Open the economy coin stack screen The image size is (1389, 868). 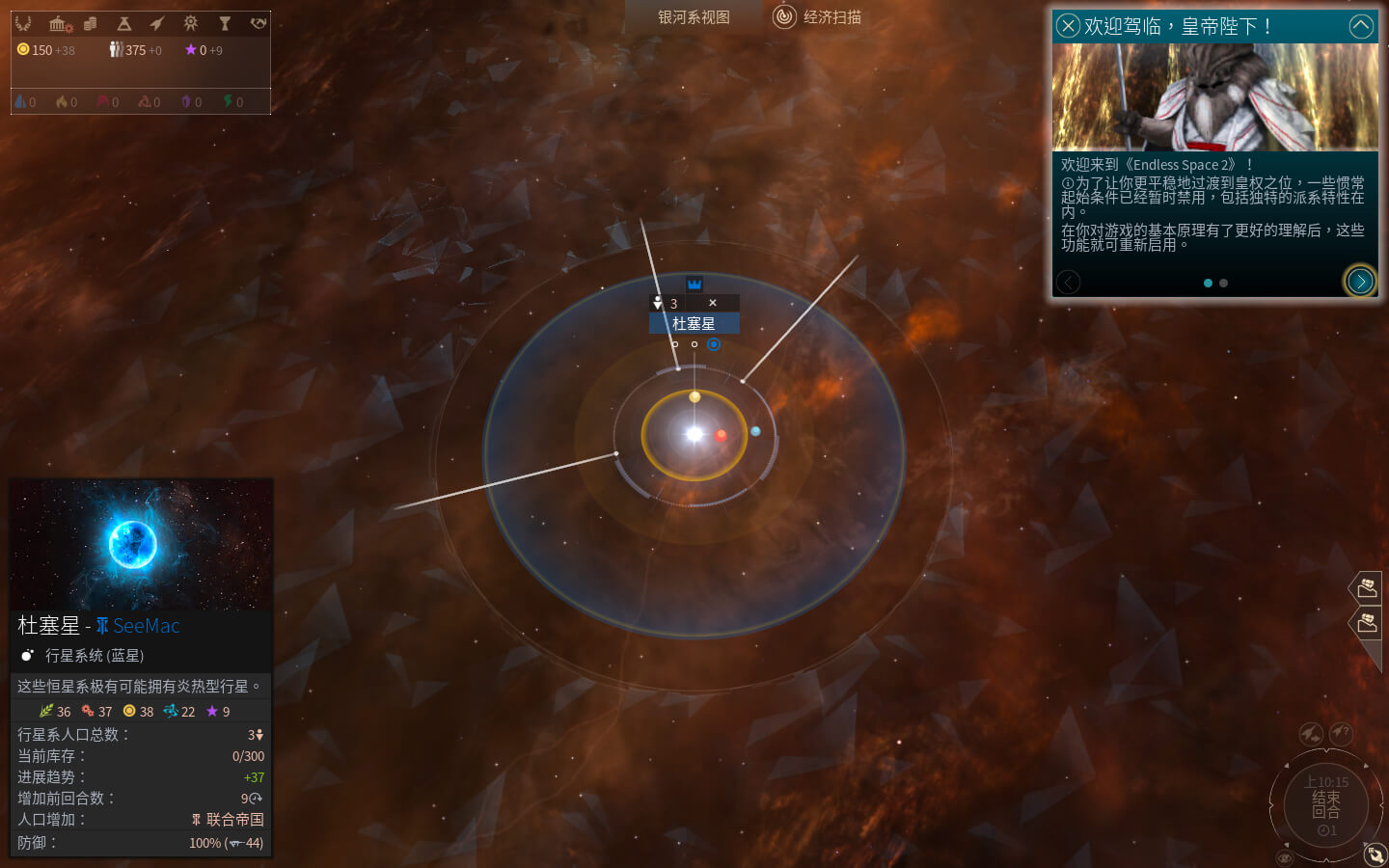click(x=91, y=23)
